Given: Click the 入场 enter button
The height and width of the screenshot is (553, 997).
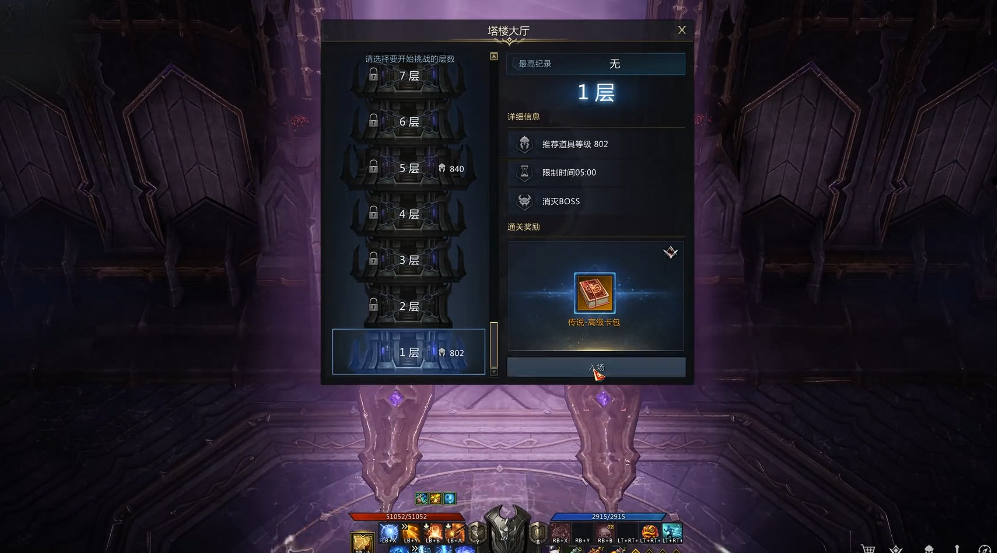Looking at the screenshot, I should click(x=596, y=368).
